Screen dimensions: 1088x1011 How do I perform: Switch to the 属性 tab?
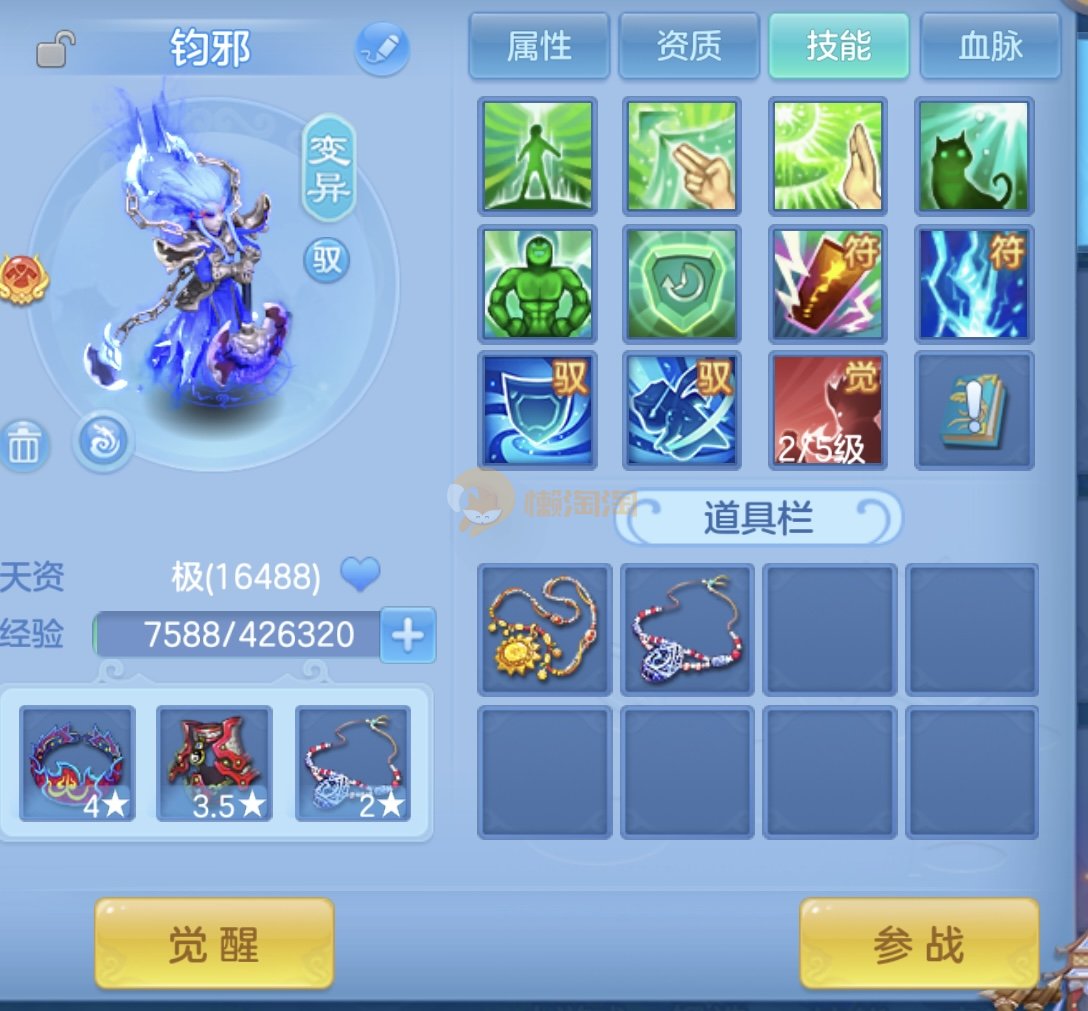[x=539, y=46]
